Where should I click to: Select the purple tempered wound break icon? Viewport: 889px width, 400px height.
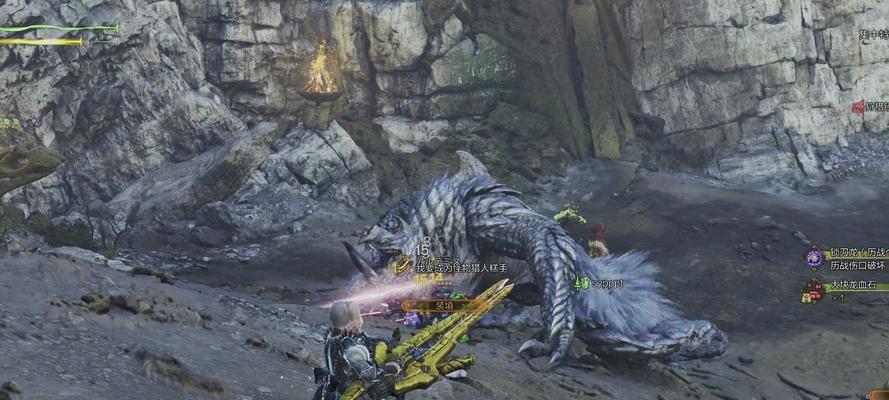815,258
